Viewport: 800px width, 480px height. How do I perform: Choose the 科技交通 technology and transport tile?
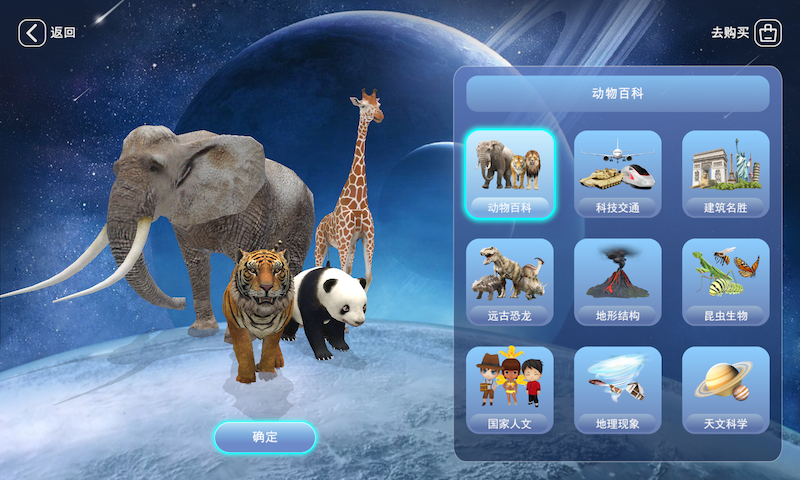(617, 175)
